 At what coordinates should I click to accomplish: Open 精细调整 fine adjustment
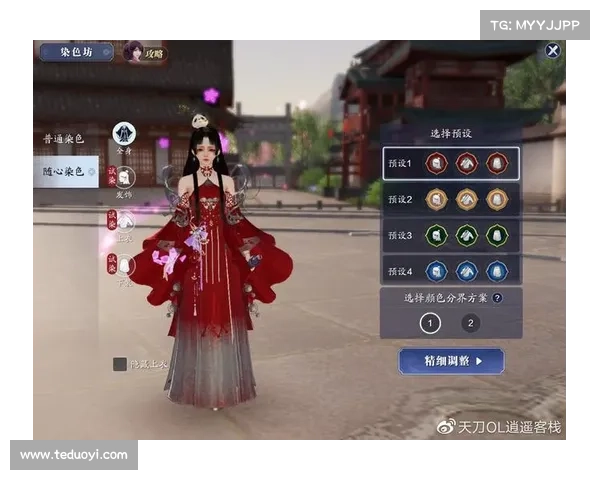451,360
